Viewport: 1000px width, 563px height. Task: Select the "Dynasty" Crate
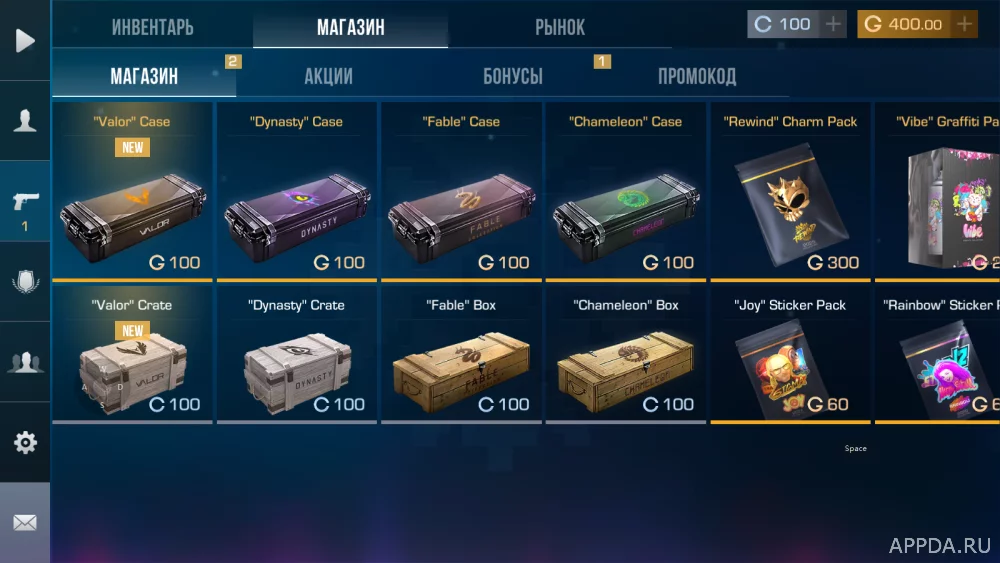[x=296, y=357]
